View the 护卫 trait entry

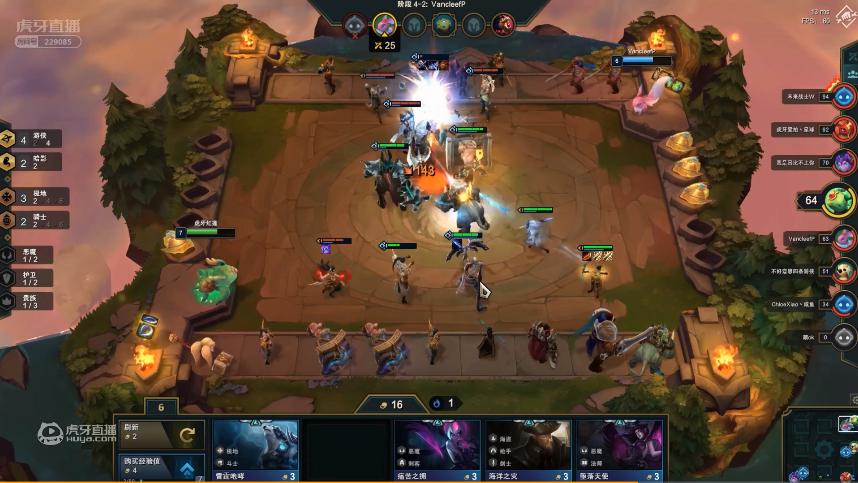[x=28, y=275]
